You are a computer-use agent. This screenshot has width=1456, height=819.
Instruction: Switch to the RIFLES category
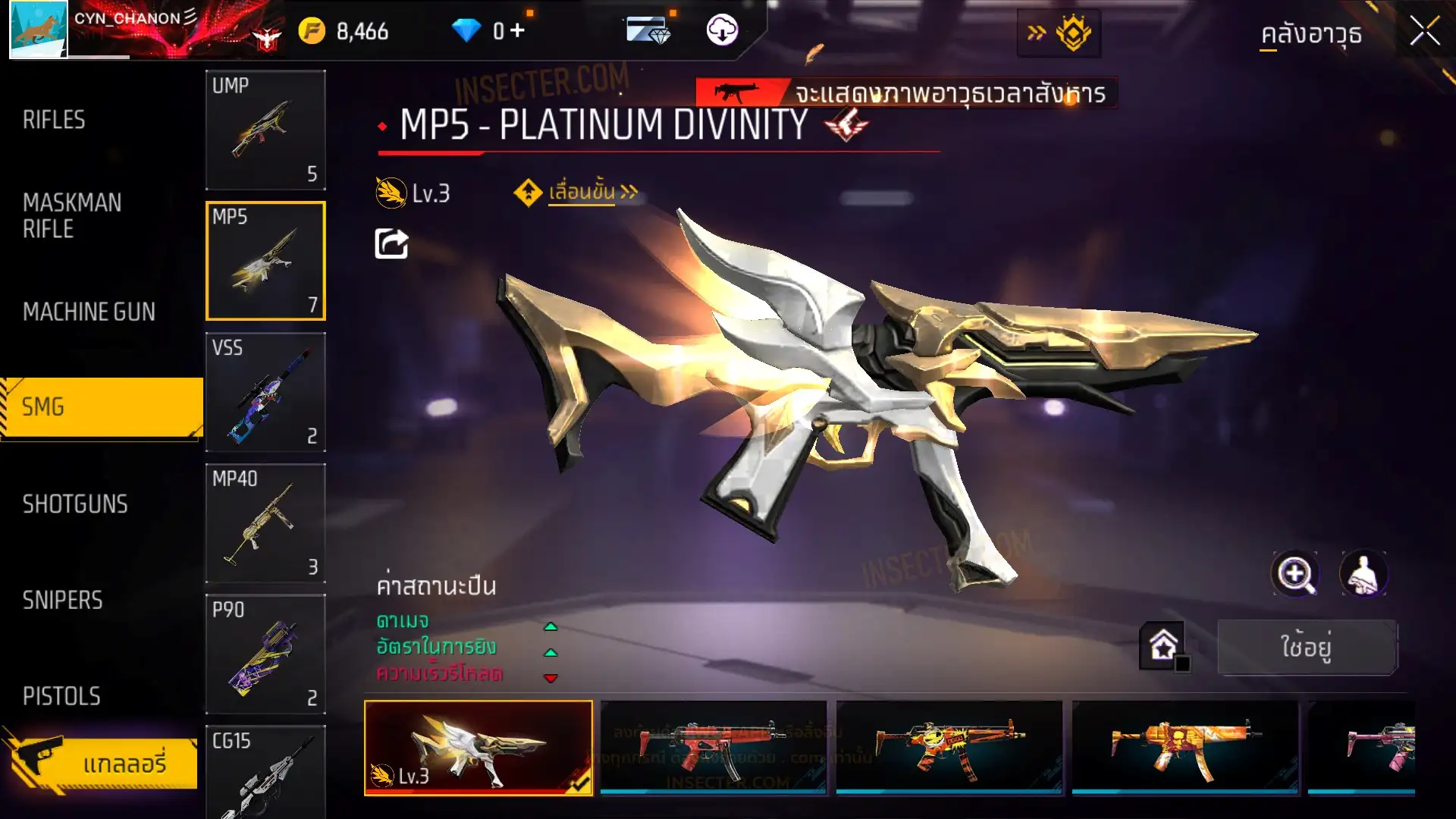point(54,120)
